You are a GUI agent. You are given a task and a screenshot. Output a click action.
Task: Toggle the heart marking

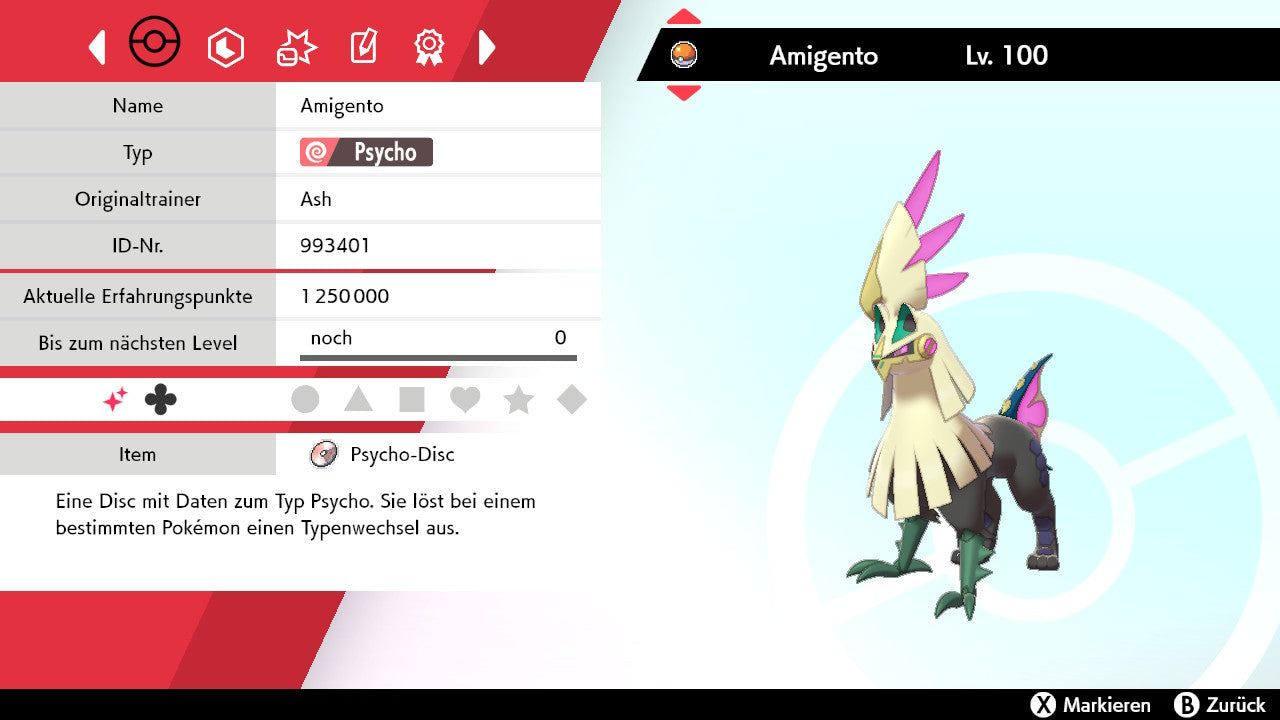pyautogui.click(x=465, y=400)
